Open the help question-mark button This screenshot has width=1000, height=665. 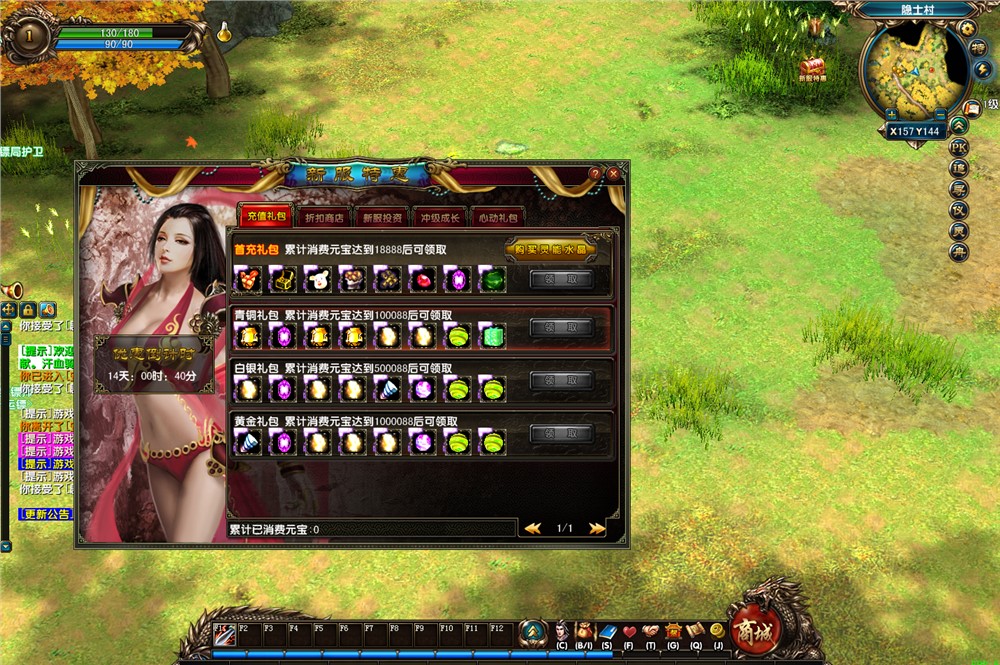(595, 174)
